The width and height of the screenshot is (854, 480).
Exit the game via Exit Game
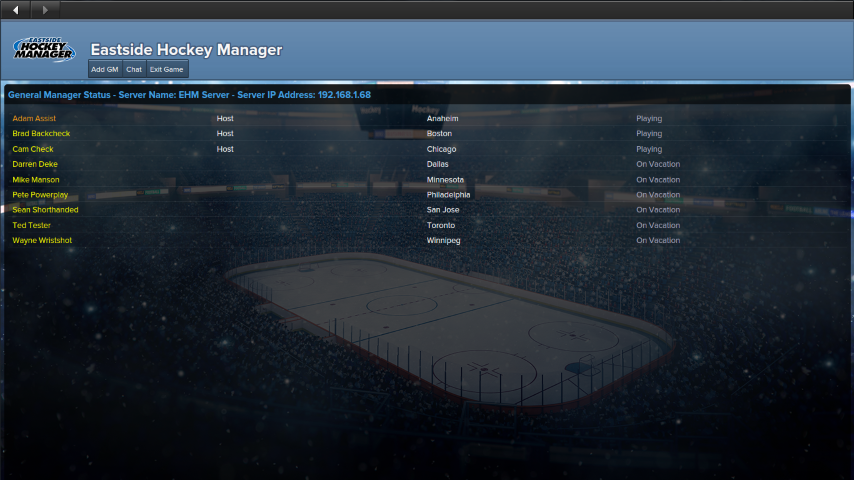point(167,69)
